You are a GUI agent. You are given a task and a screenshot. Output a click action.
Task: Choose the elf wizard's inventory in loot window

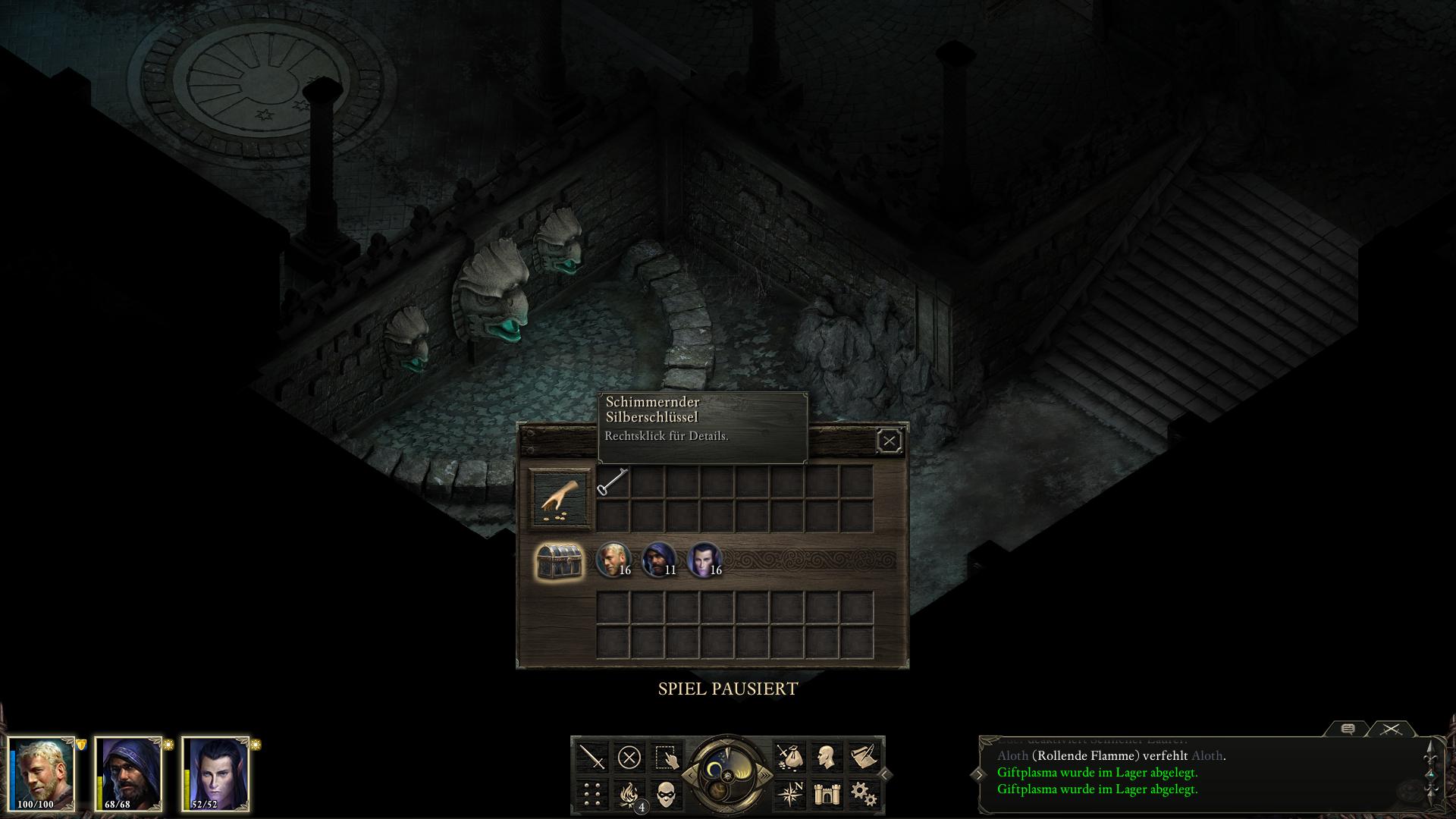702,560
